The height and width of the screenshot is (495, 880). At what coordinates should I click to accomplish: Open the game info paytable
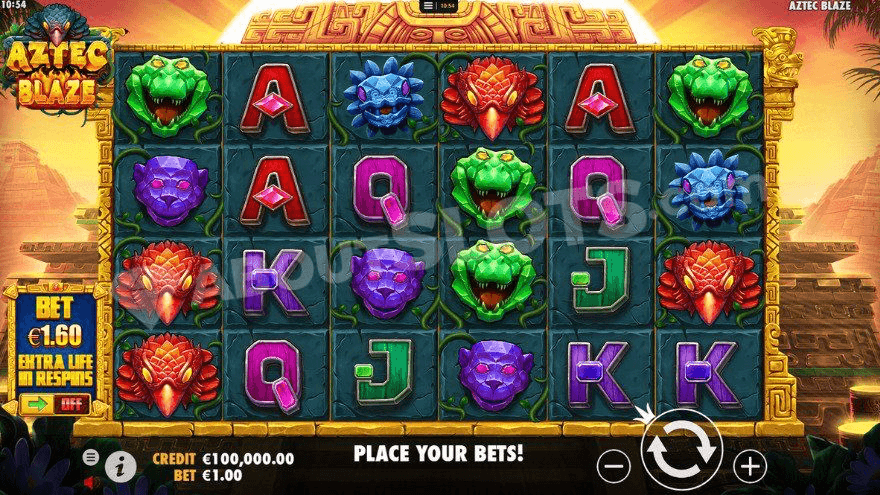tap(120, 464)
